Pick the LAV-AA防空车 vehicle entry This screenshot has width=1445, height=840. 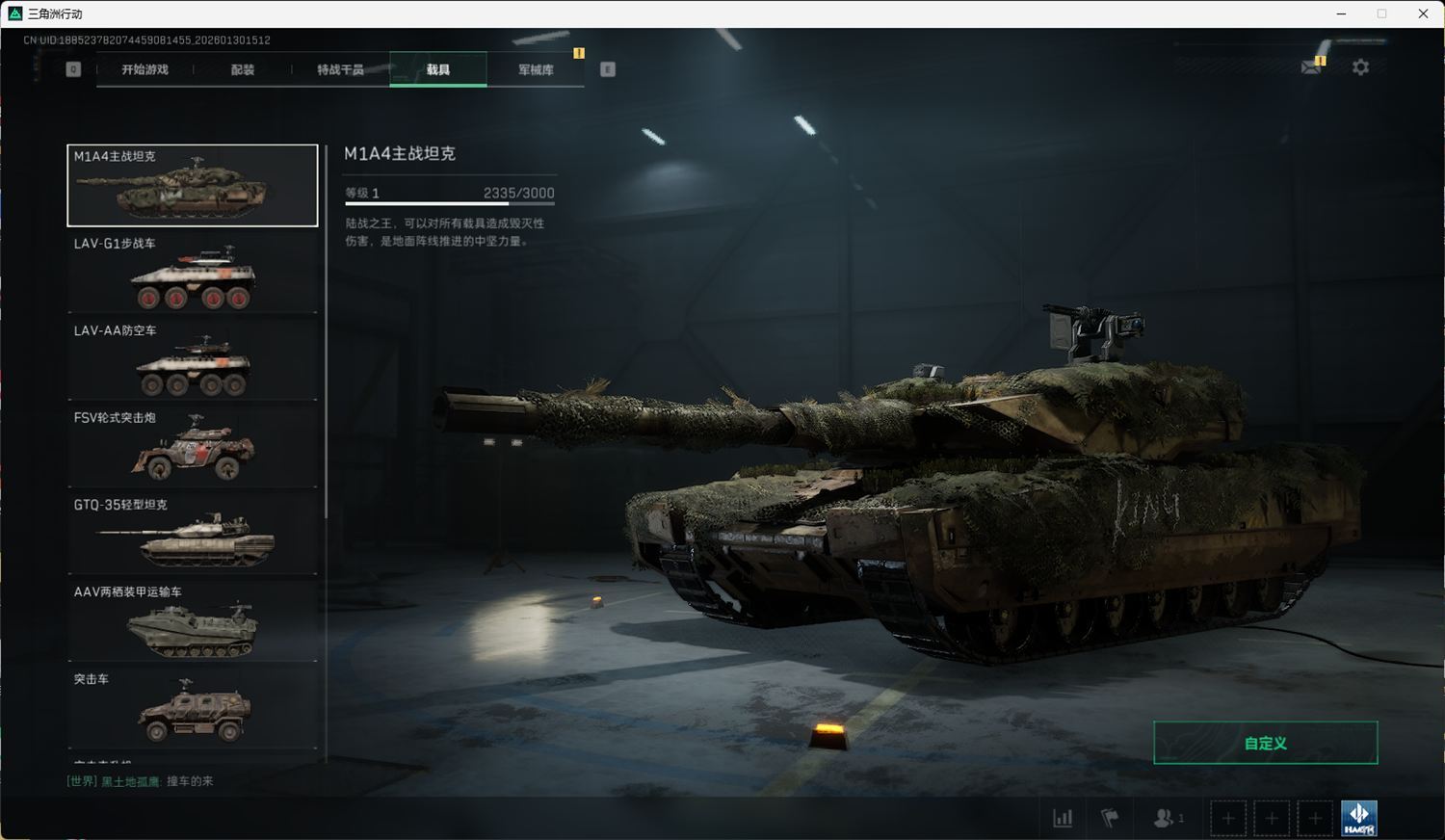tap(193, 360)
